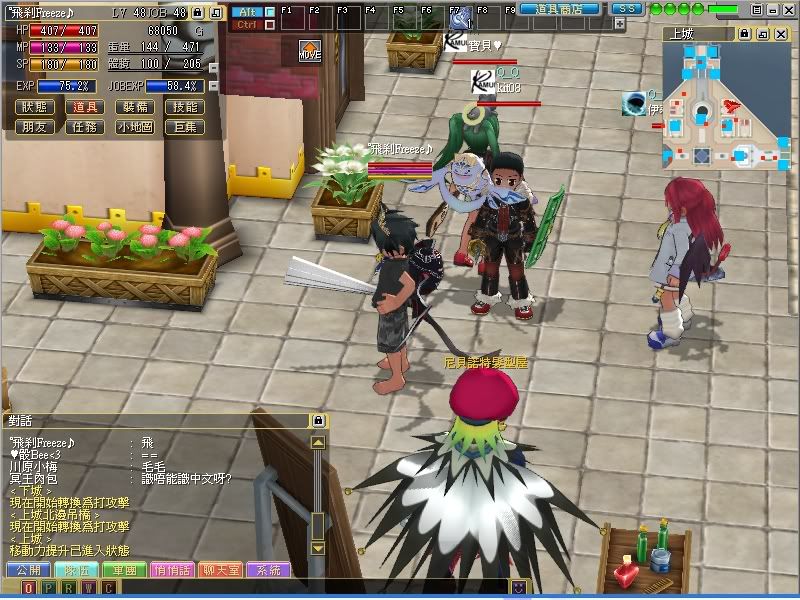Close the 上城 minimap panel
This screenshot has height=600, width=800.
pos(780,34)
